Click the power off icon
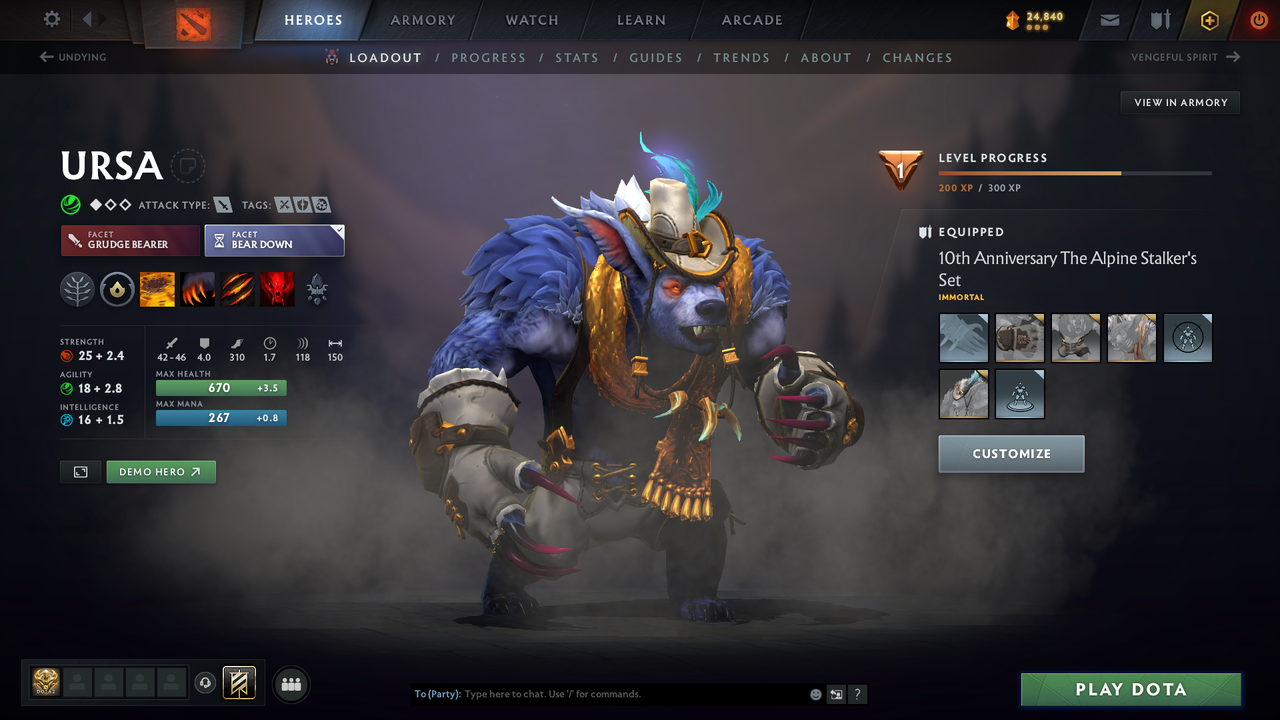 click(x=1259, y=20)
